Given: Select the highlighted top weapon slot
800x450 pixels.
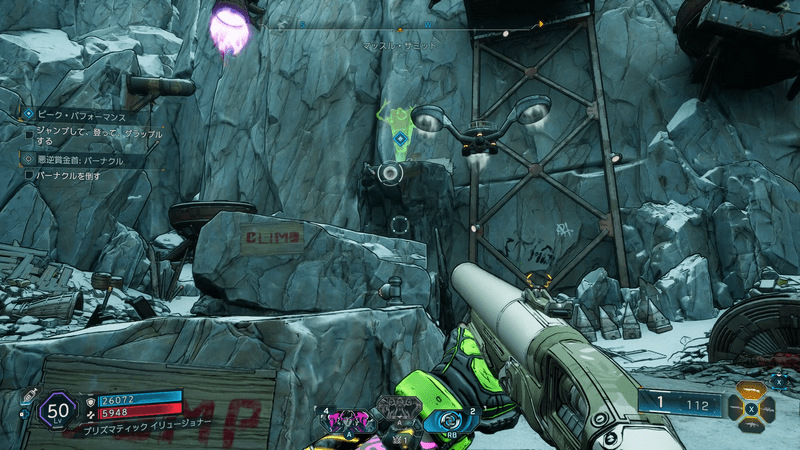Looking at the screenshot, I should click(x=750, y=391).
